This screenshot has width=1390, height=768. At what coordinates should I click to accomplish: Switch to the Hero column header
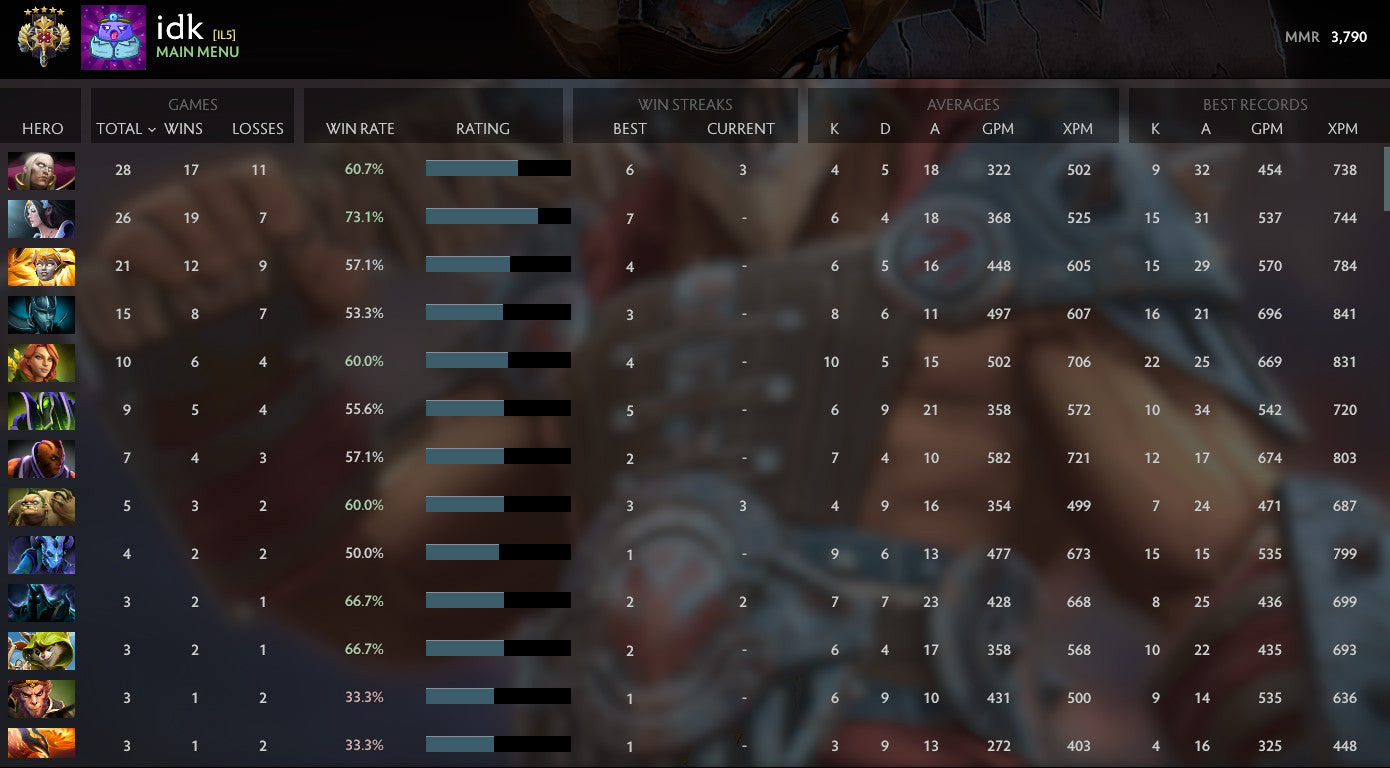pos(40,128)
